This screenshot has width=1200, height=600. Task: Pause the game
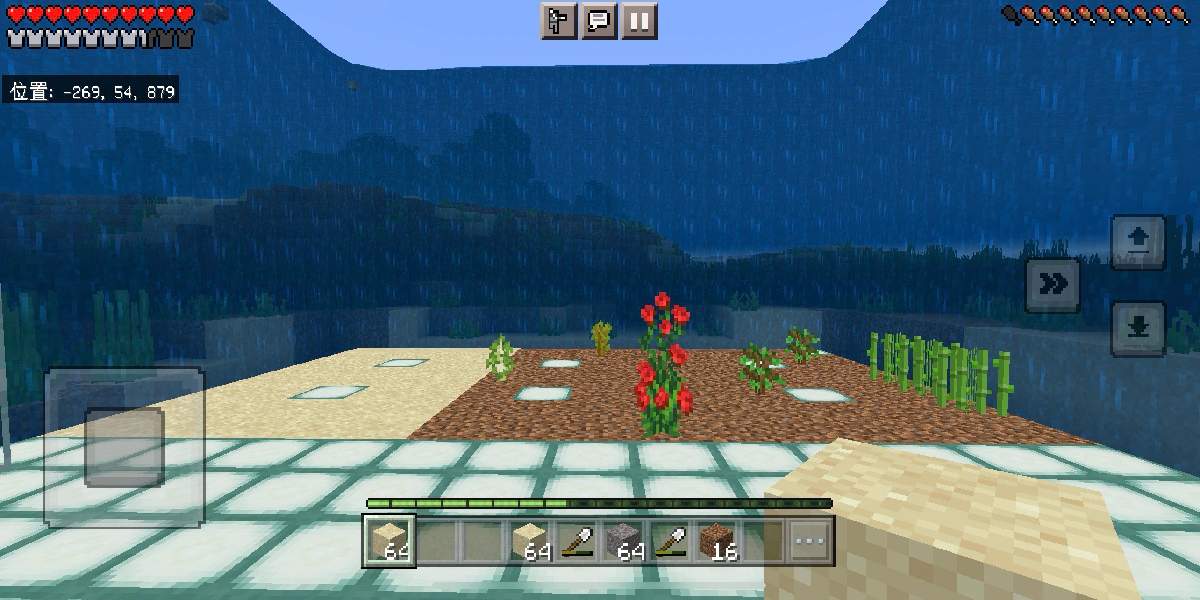click(639, 21)
